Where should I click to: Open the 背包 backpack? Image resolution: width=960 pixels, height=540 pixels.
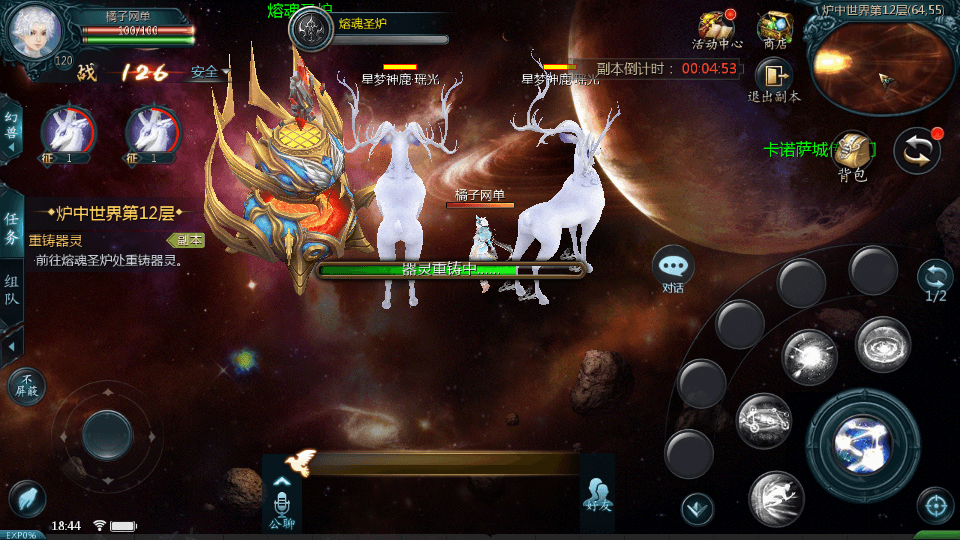(x=852, y=155)
